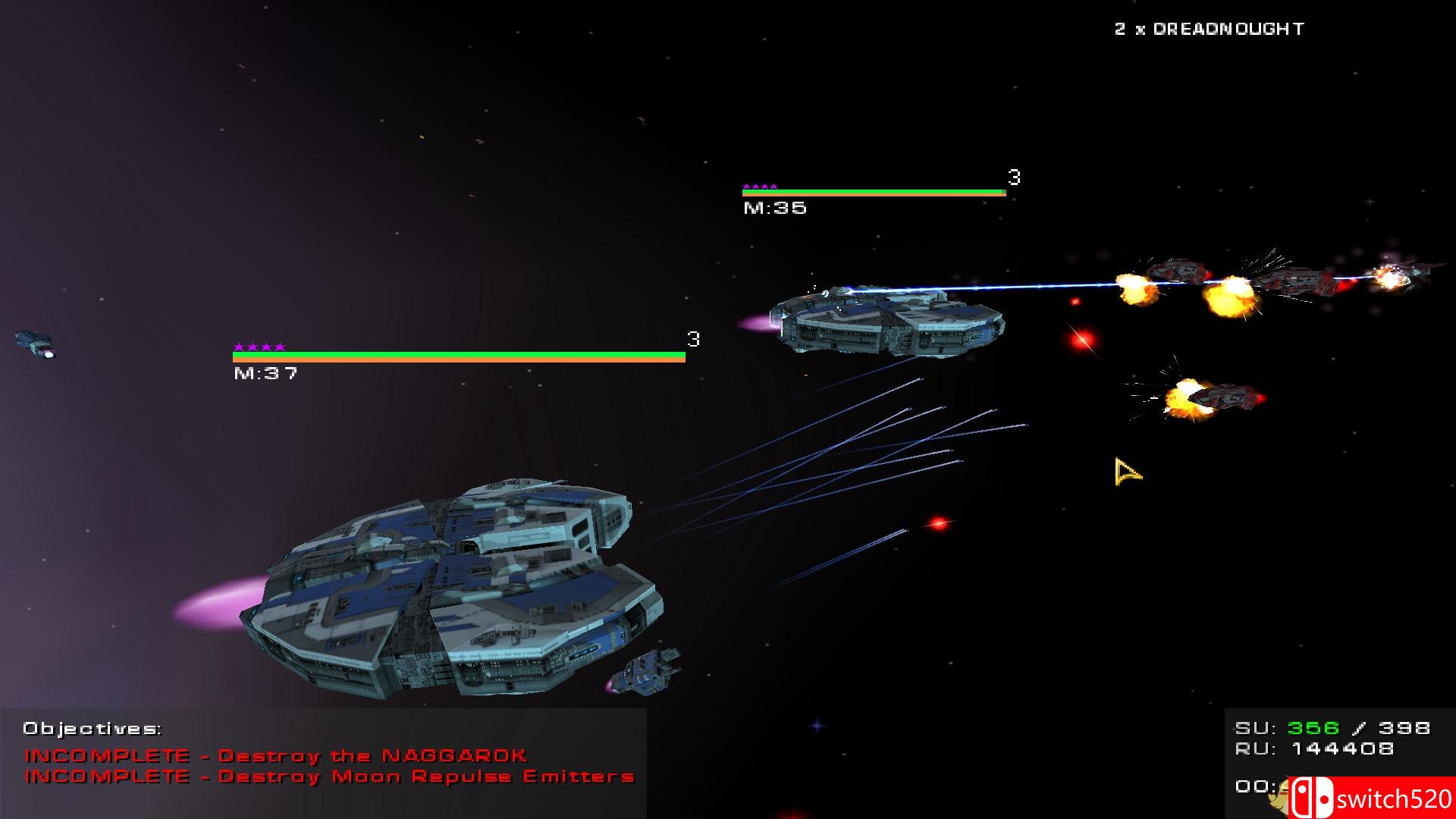The image size is (1456, 819).
Task: Click the purple star rating above M:37
Action: [x=260, y=347]
